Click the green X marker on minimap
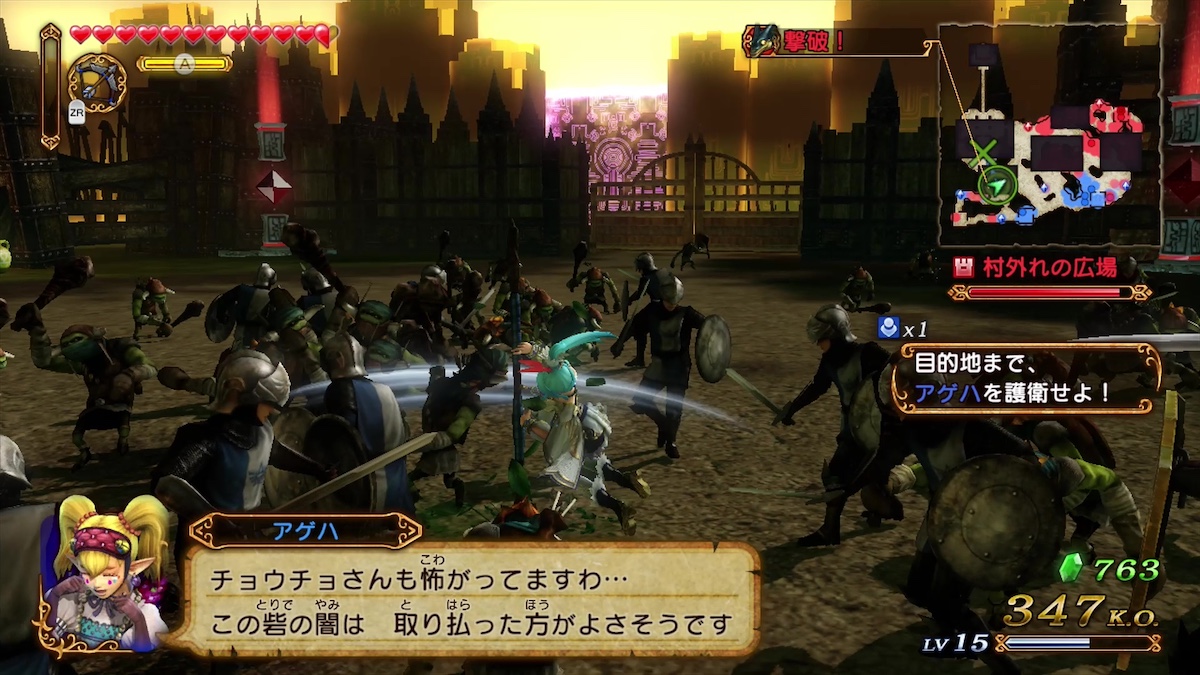1200x675 pixels. click(x=984, y=153)
